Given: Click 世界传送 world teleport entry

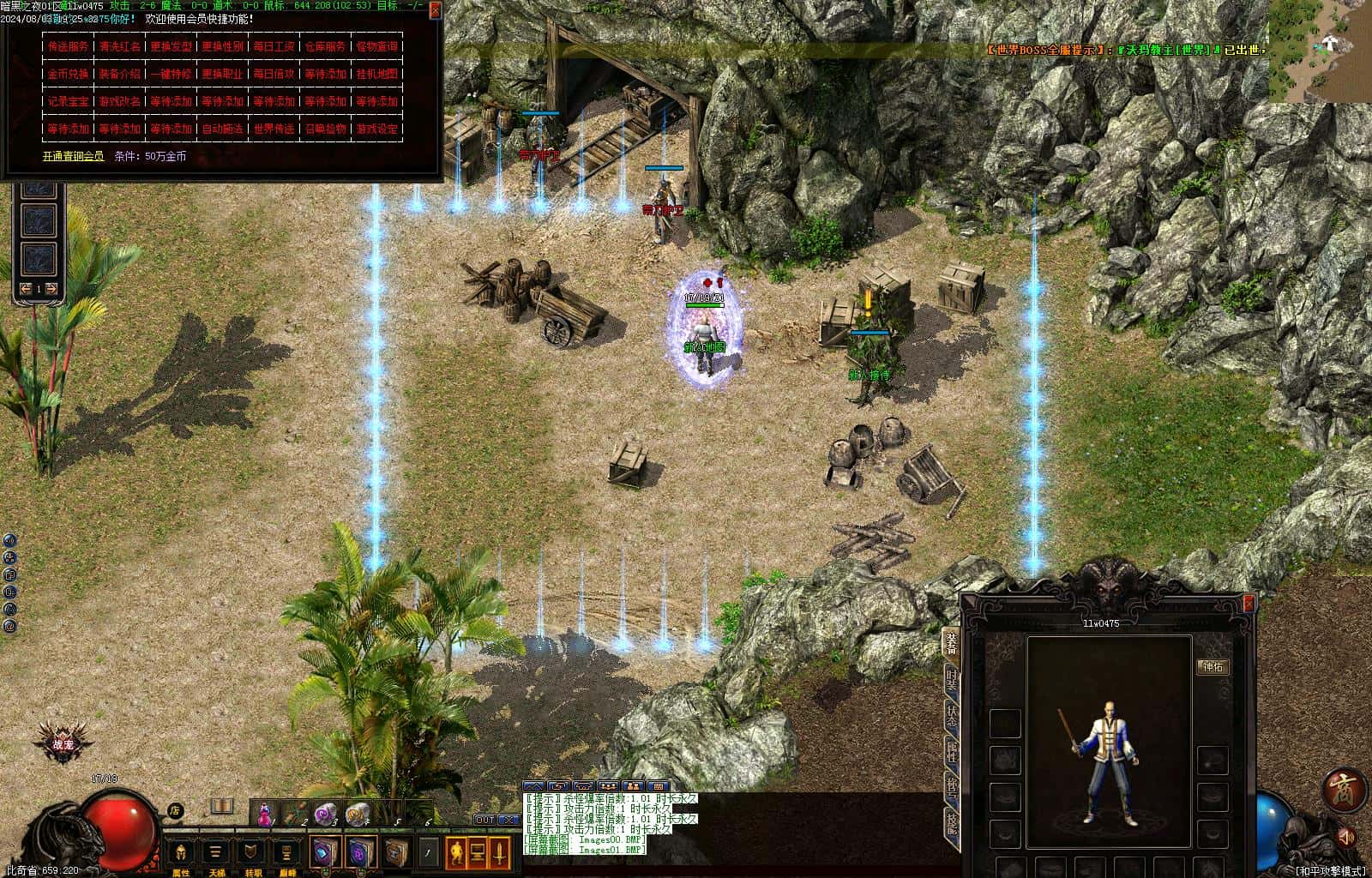Looking at the screenshot, I should pyautogui.click(x=274, y=129).
